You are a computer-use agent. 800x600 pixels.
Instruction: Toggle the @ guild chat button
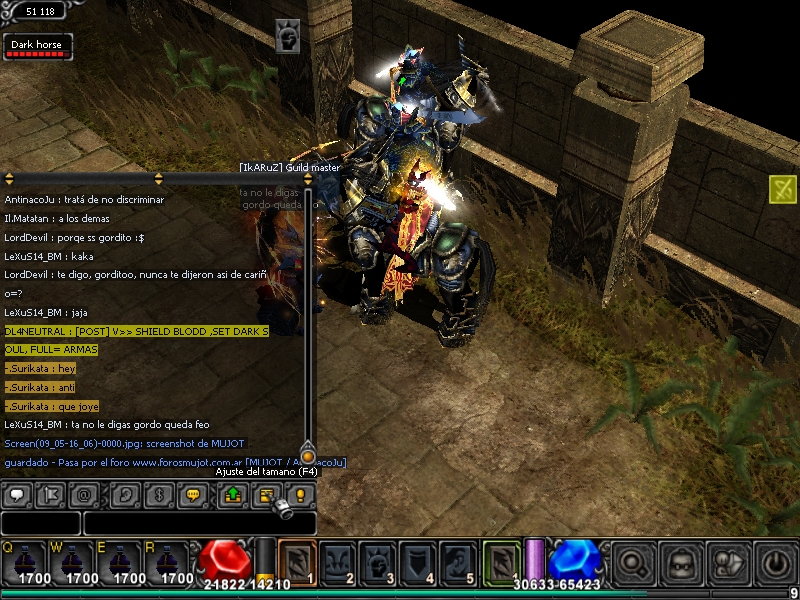84,494
